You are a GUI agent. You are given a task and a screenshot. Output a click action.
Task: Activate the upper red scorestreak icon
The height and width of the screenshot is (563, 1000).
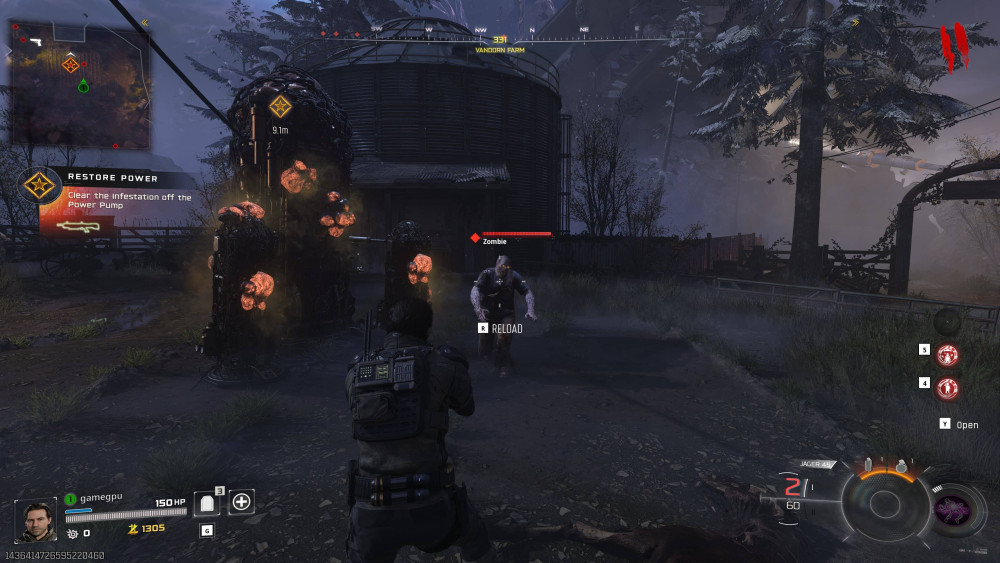[947, 354]
